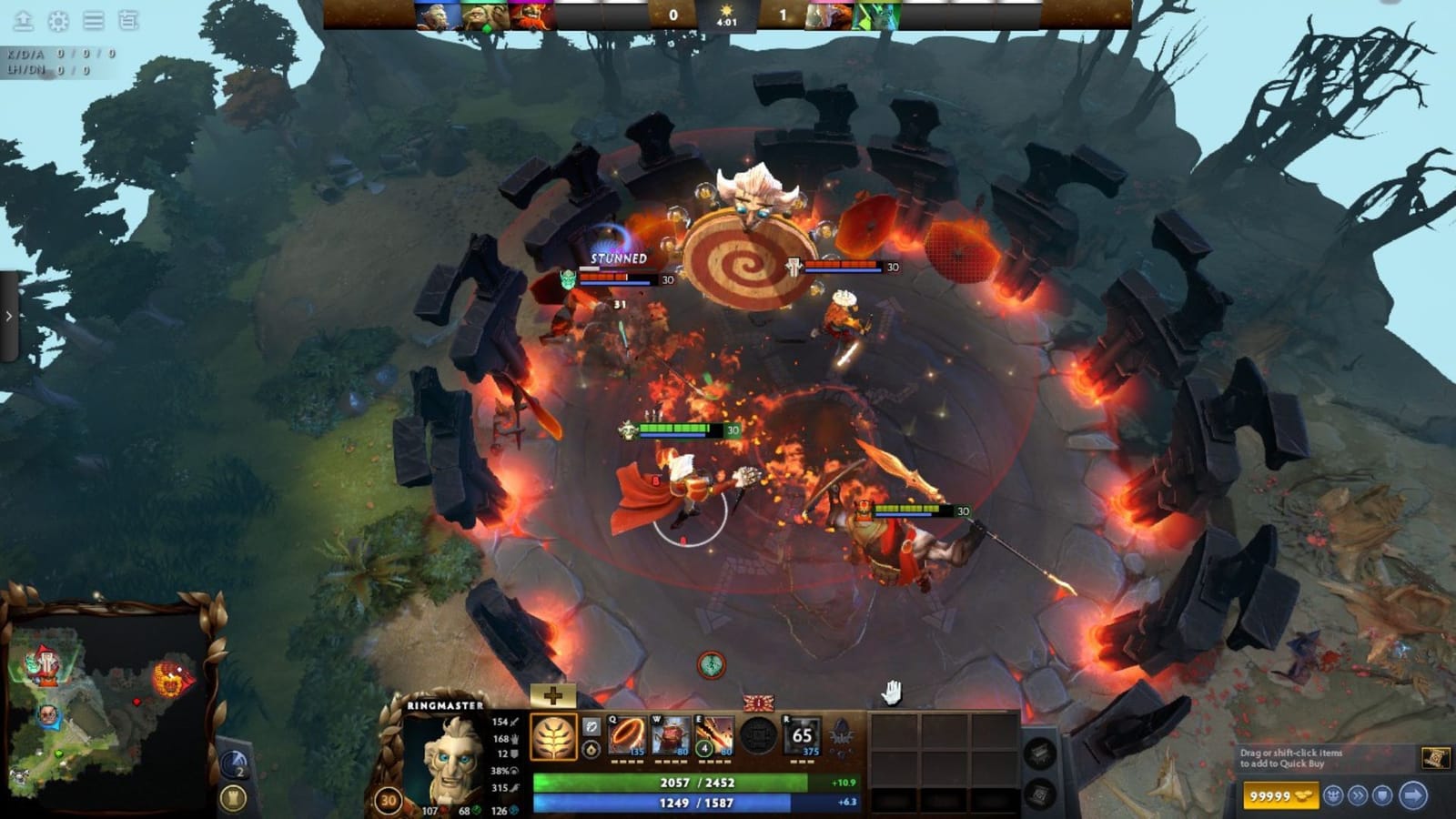Cast Ringmaster's Q ability
The width and height of the screenshot is (1456, 819).
click(628, 735)
